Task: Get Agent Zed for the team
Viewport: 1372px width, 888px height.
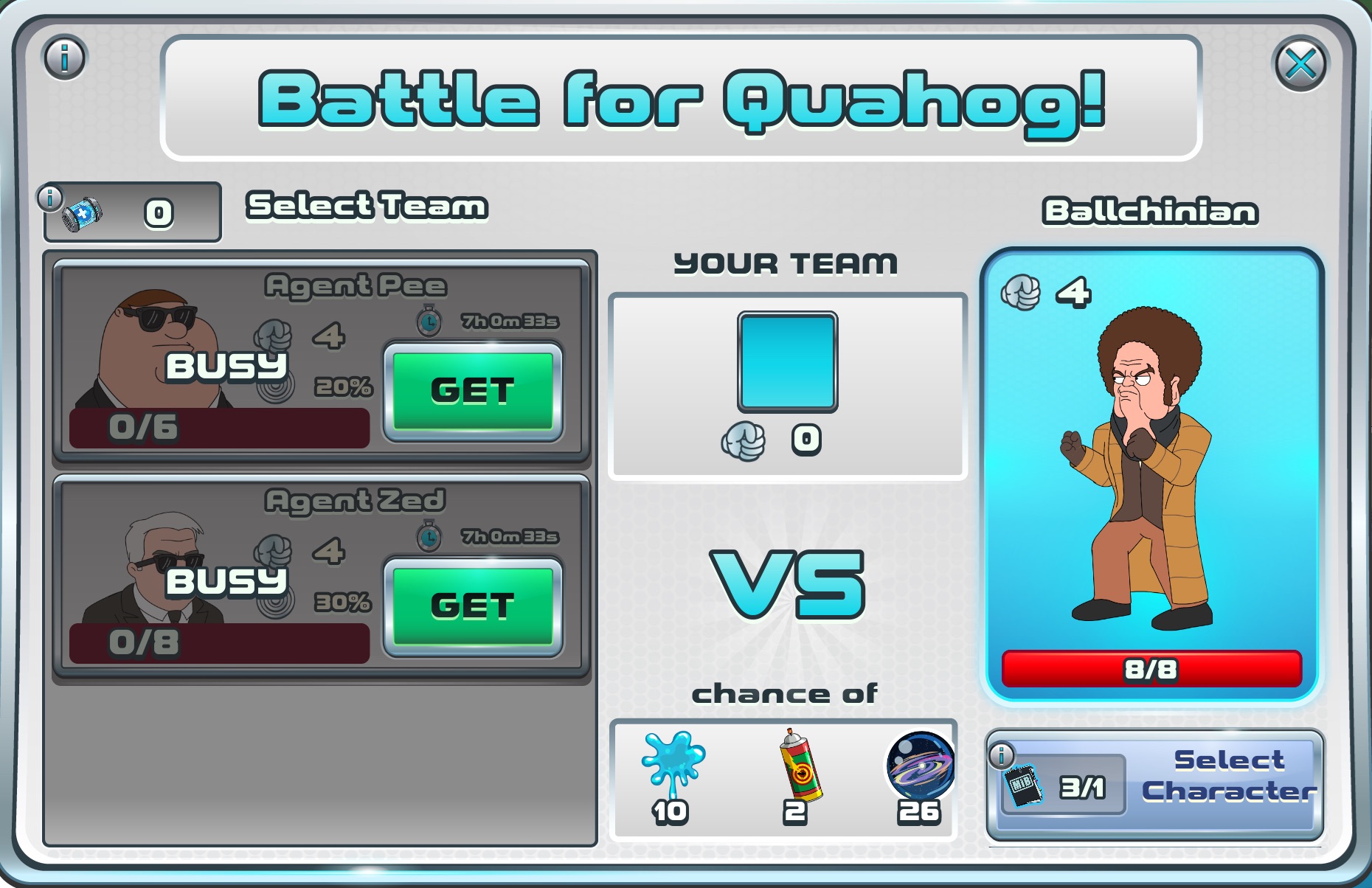Action: [x=473, y=606]
